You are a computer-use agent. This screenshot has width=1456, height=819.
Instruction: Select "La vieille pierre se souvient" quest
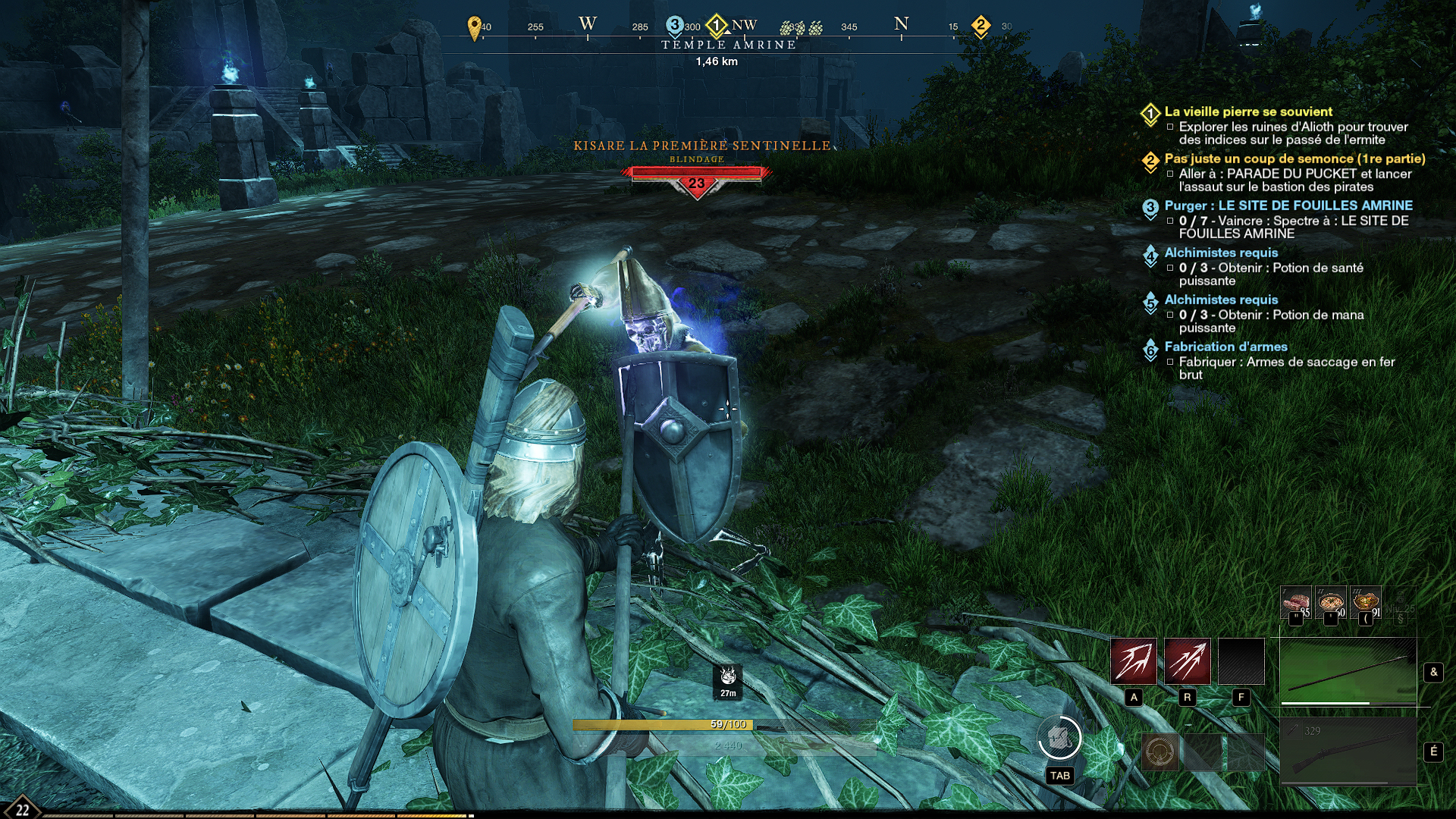1247,111
